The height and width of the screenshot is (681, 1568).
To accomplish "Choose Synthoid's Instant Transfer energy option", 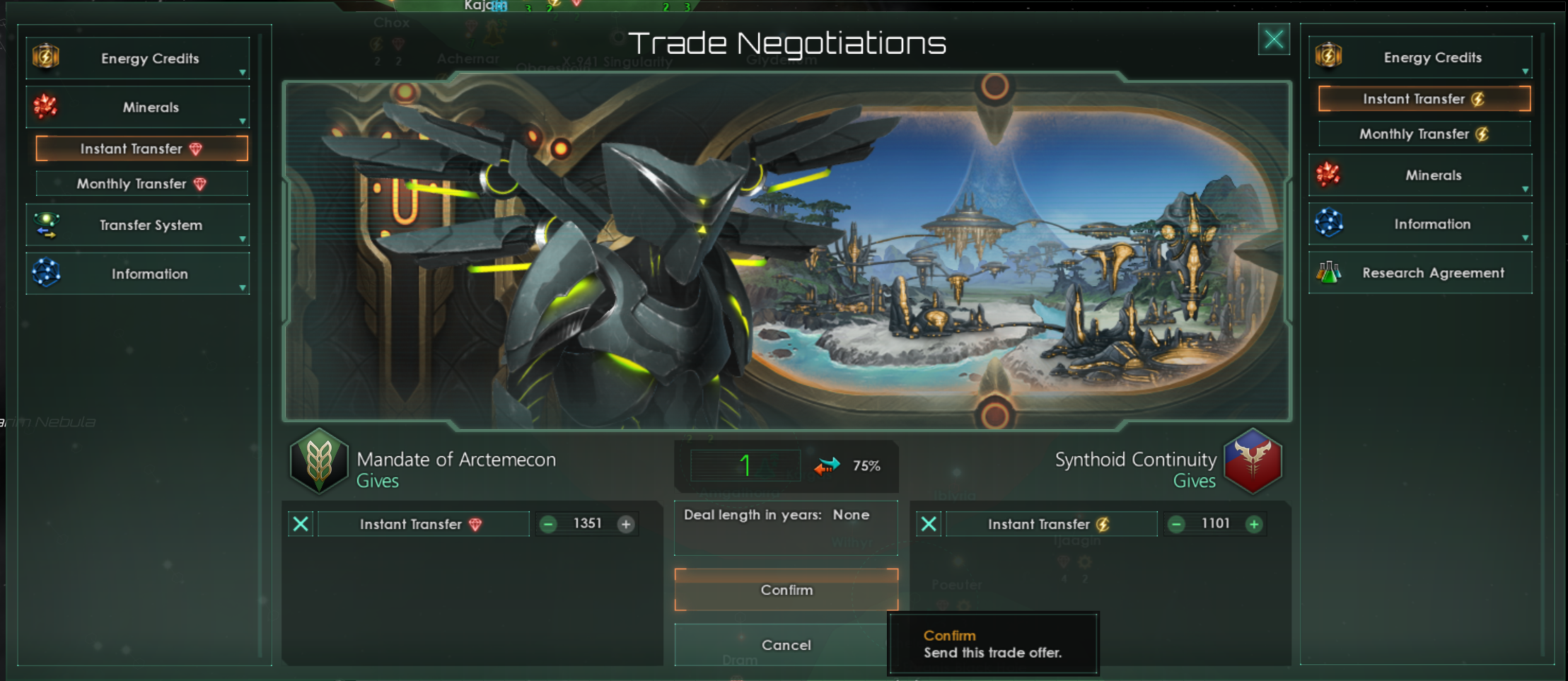I will 1424,99.
